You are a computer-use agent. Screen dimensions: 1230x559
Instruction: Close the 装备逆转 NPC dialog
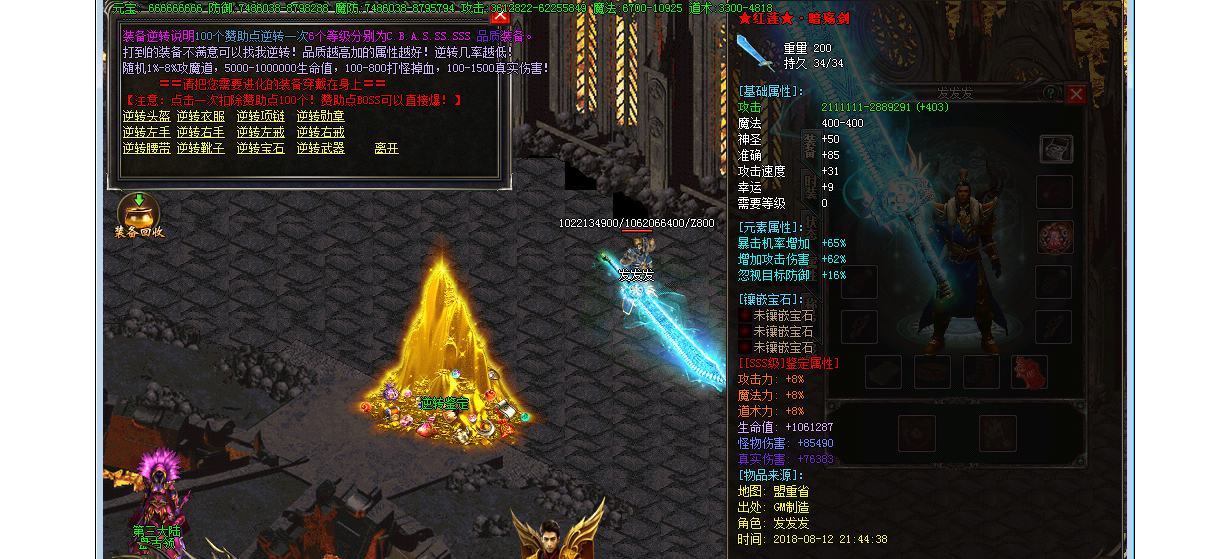coord(500,15)
